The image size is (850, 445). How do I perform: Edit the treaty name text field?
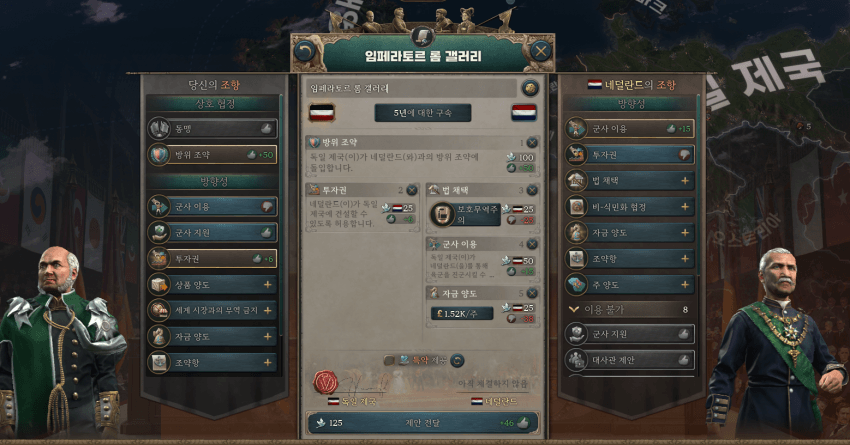[x=412, y=88]
